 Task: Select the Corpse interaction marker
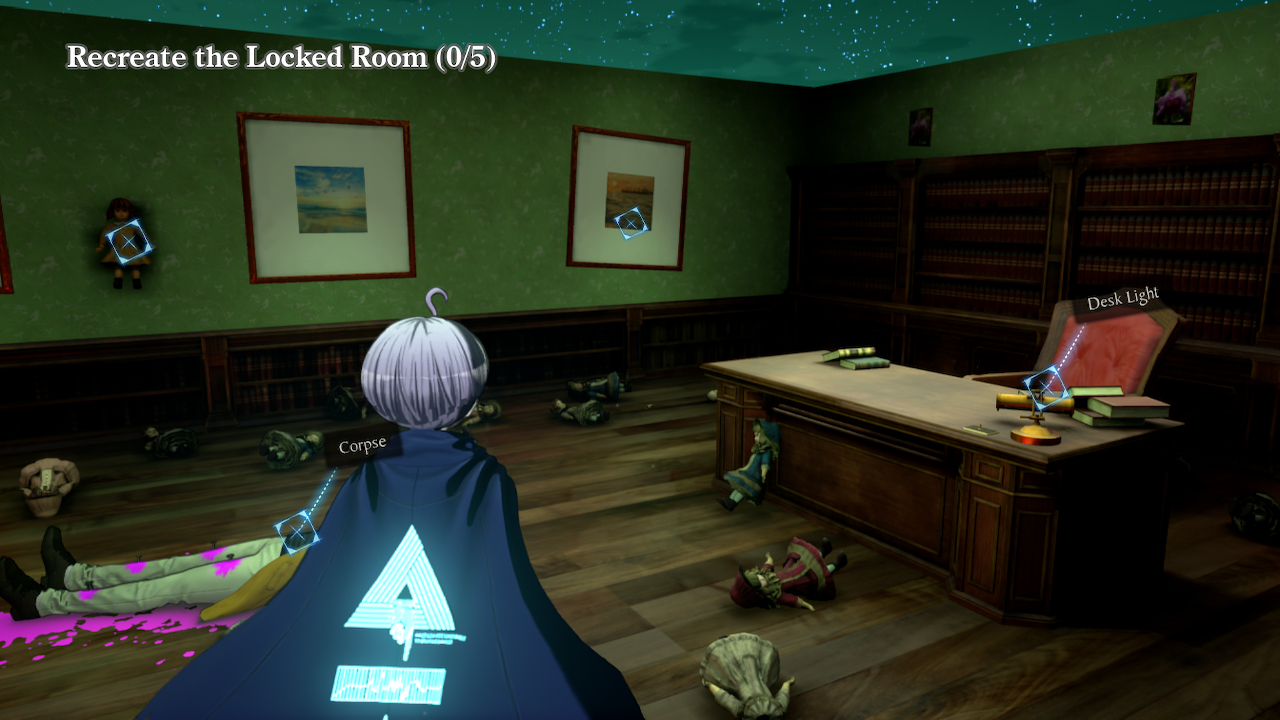coord(297,533)
